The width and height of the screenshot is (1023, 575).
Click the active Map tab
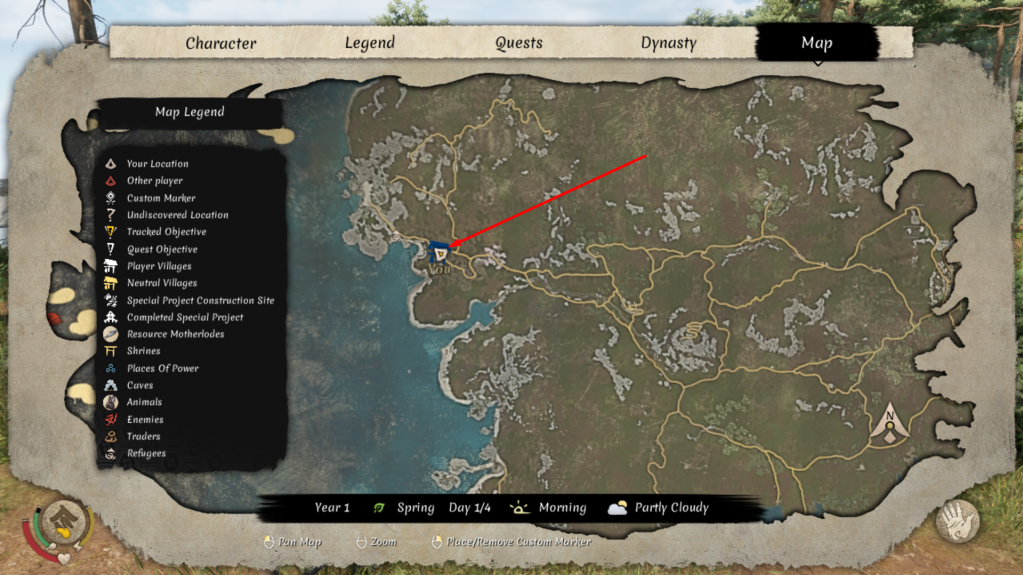point(816,43)
